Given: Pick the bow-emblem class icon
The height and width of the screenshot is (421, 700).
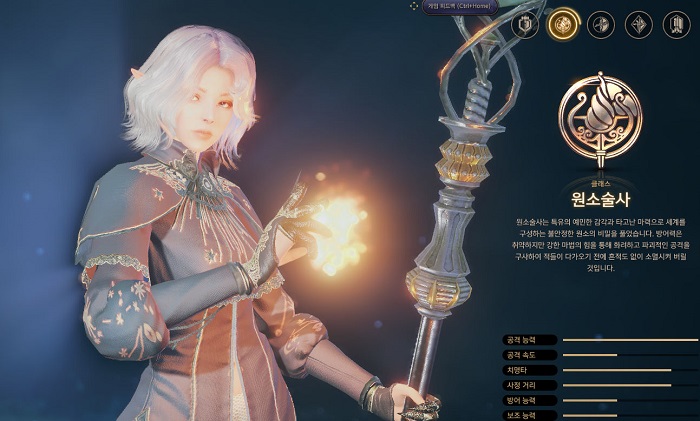Looking at the screenshot, I should point(601,24).
